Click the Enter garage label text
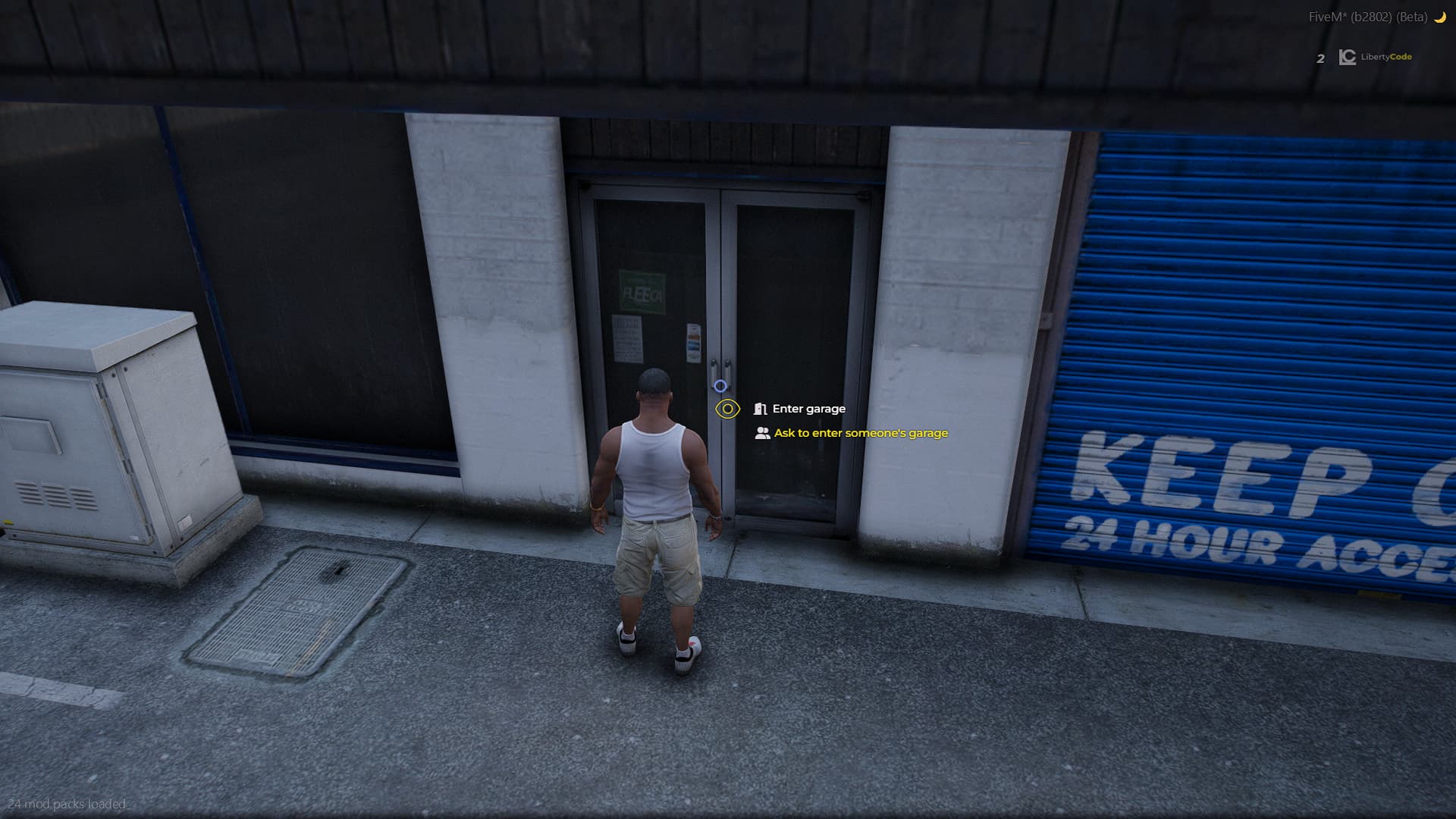This screenshot has height=819, width=1456. point(808,408)
